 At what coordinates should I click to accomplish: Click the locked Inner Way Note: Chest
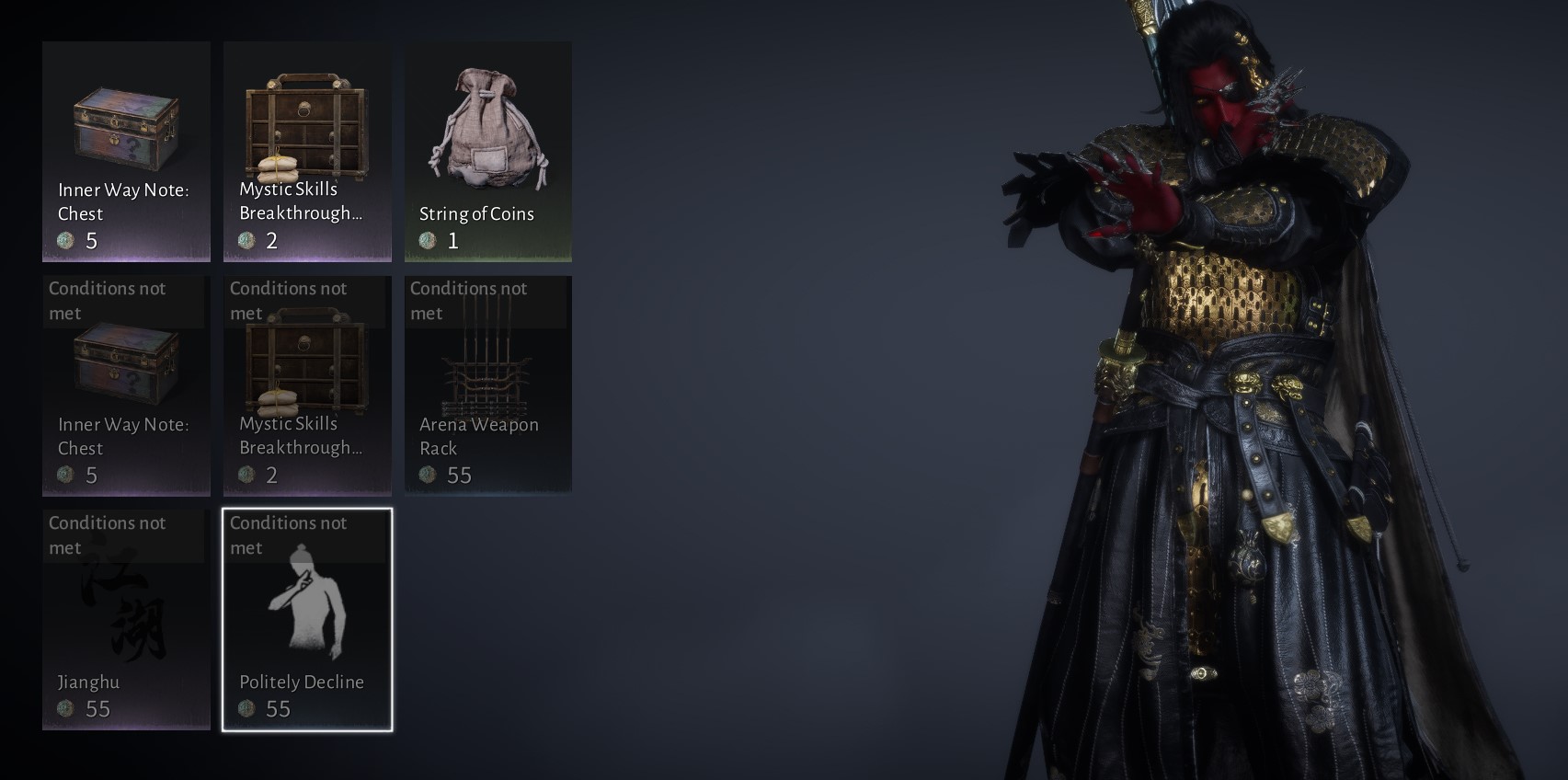(126, 386)
